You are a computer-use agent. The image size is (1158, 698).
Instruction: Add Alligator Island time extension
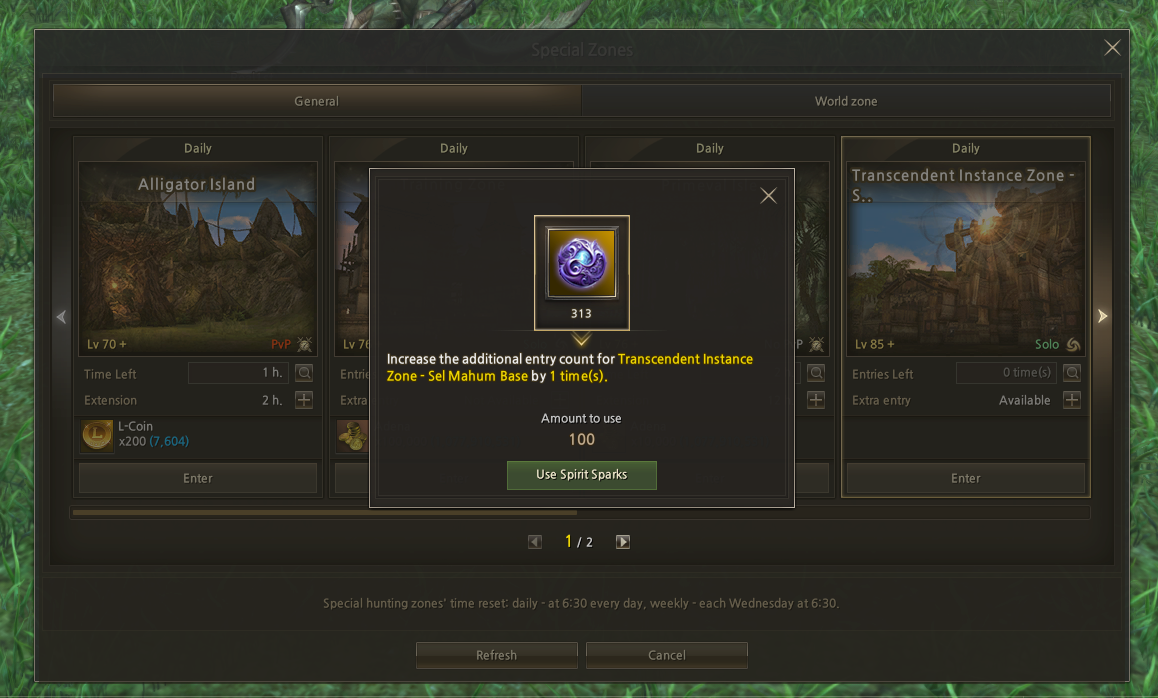click(x=304, y=400)
